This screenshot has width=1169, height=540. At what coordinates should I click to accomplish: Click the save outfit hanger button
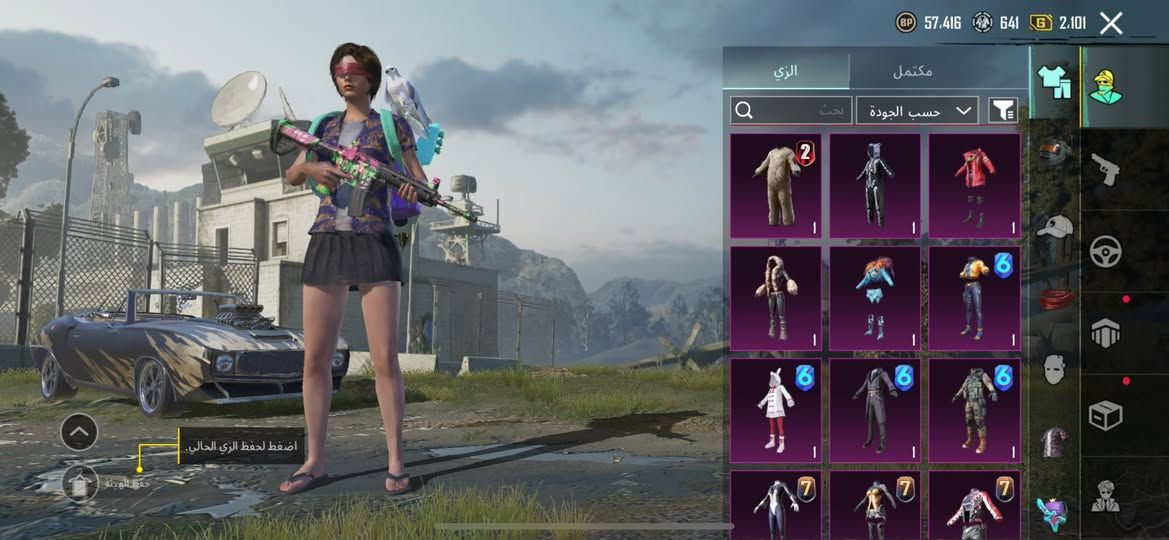(x=79, y=483)
